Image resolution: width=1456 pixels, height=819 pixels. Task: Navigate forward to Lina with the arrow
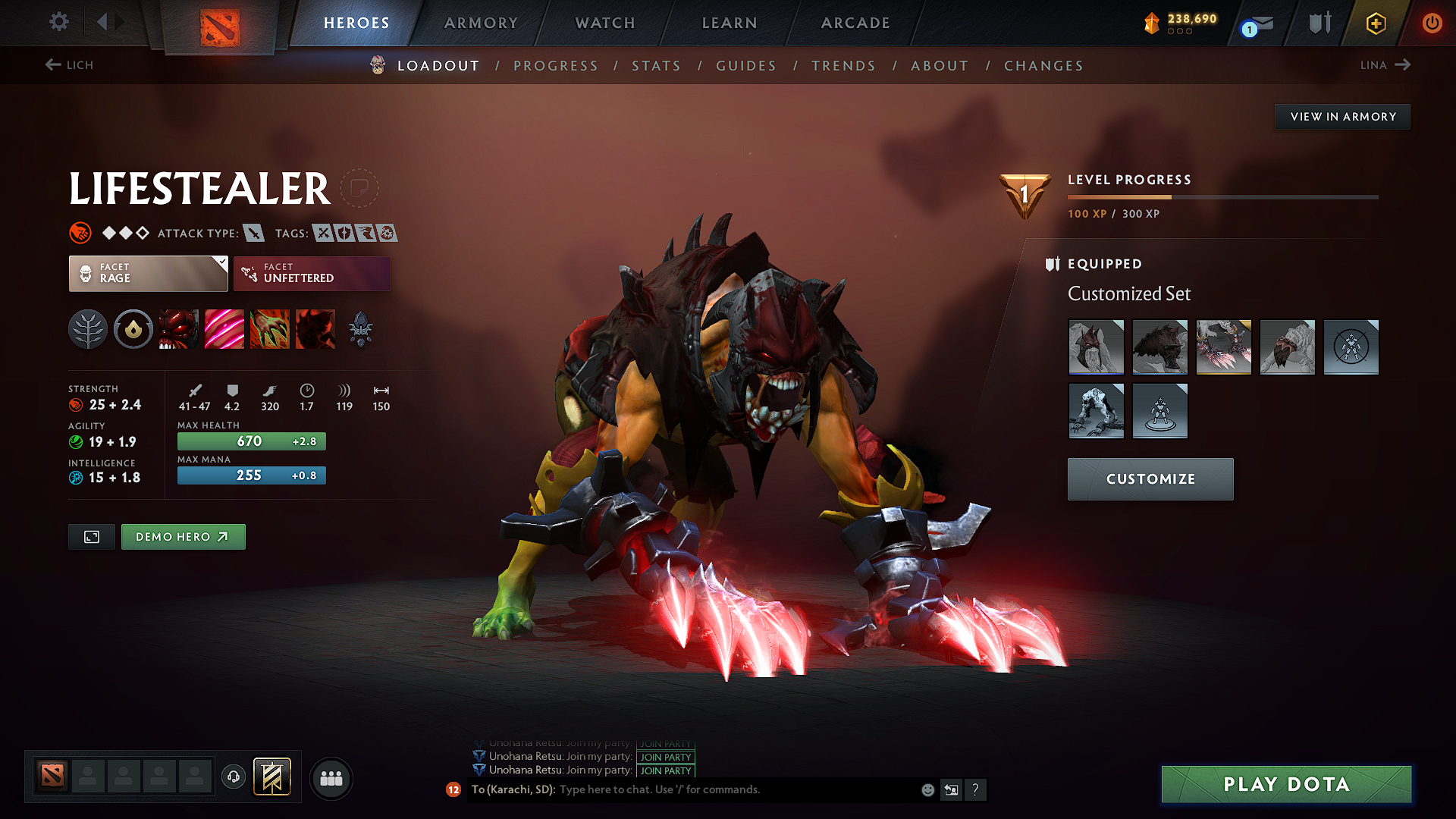(x=1404, y=65)
